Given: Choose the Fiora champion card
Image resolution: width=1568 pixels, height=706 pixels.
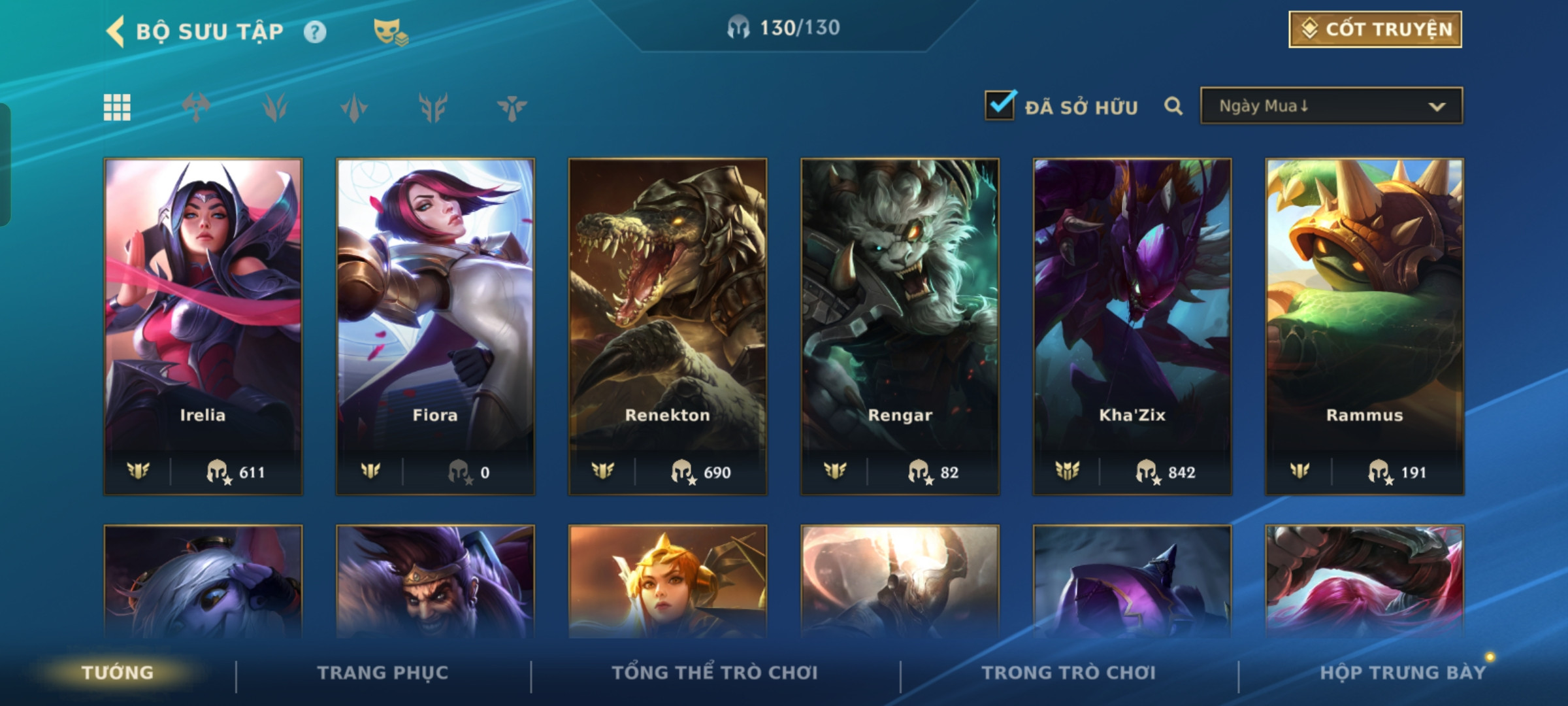Looking at the screenshot, I should [x=435, y=326].
